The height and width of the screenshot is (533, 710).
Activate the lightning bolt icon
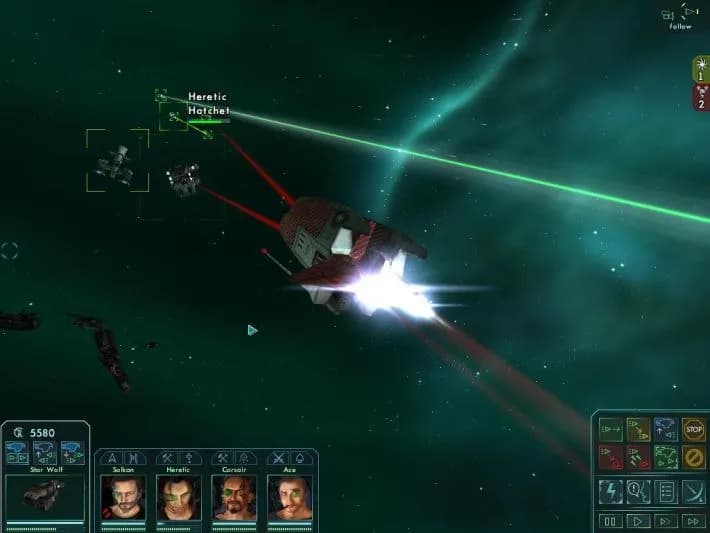(610, 491)
